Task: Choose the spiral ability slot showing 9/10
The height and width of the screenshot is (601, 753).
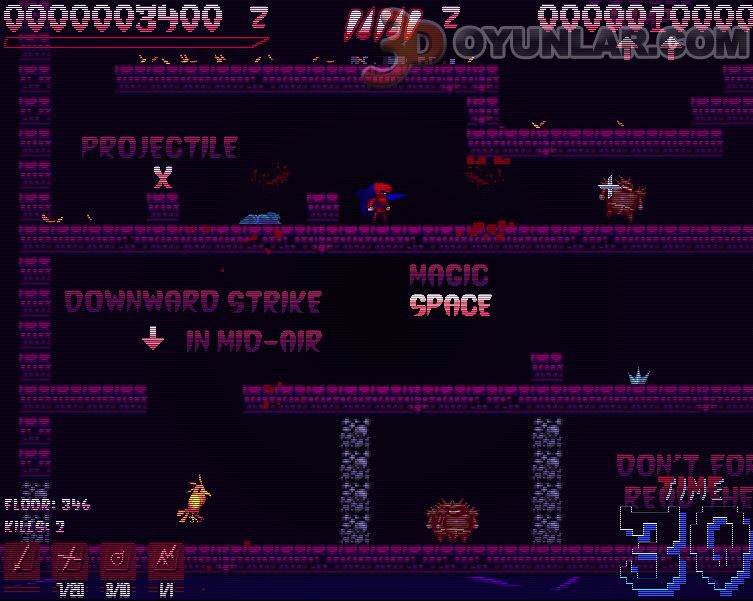Action: click(x=117, y=562)
